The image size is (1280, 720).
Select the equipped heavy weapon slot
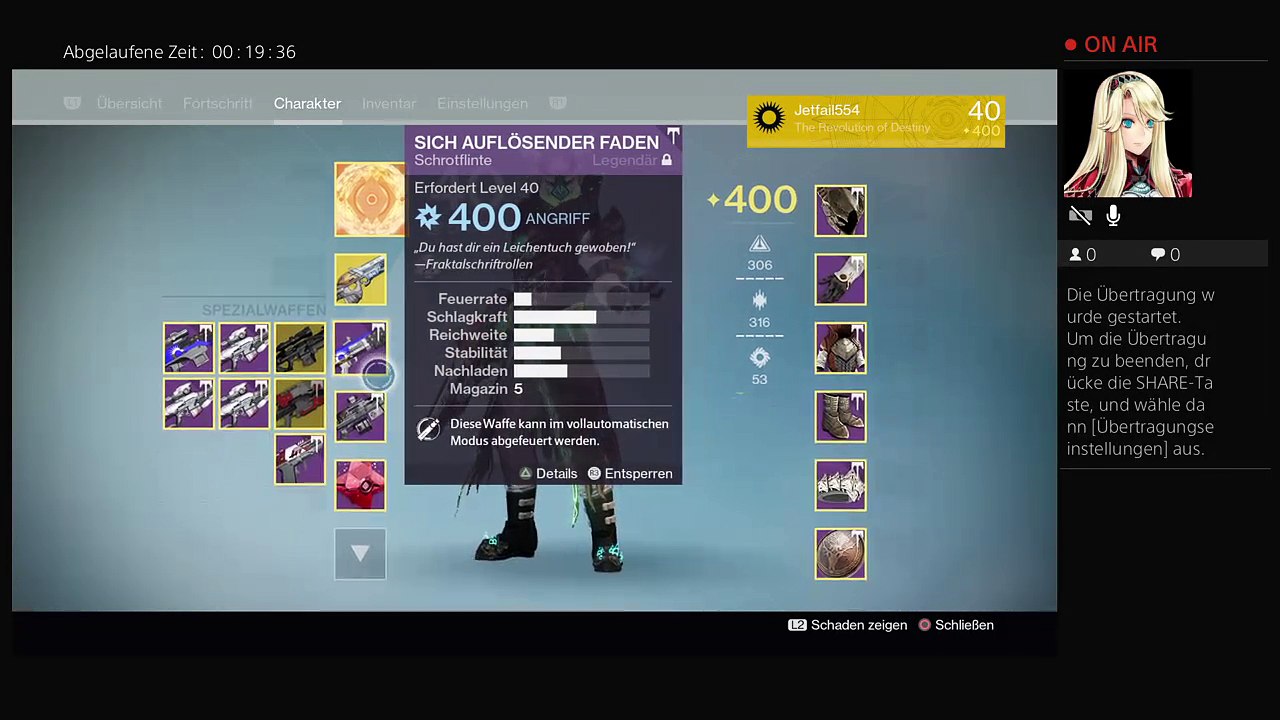click(360, 417)
